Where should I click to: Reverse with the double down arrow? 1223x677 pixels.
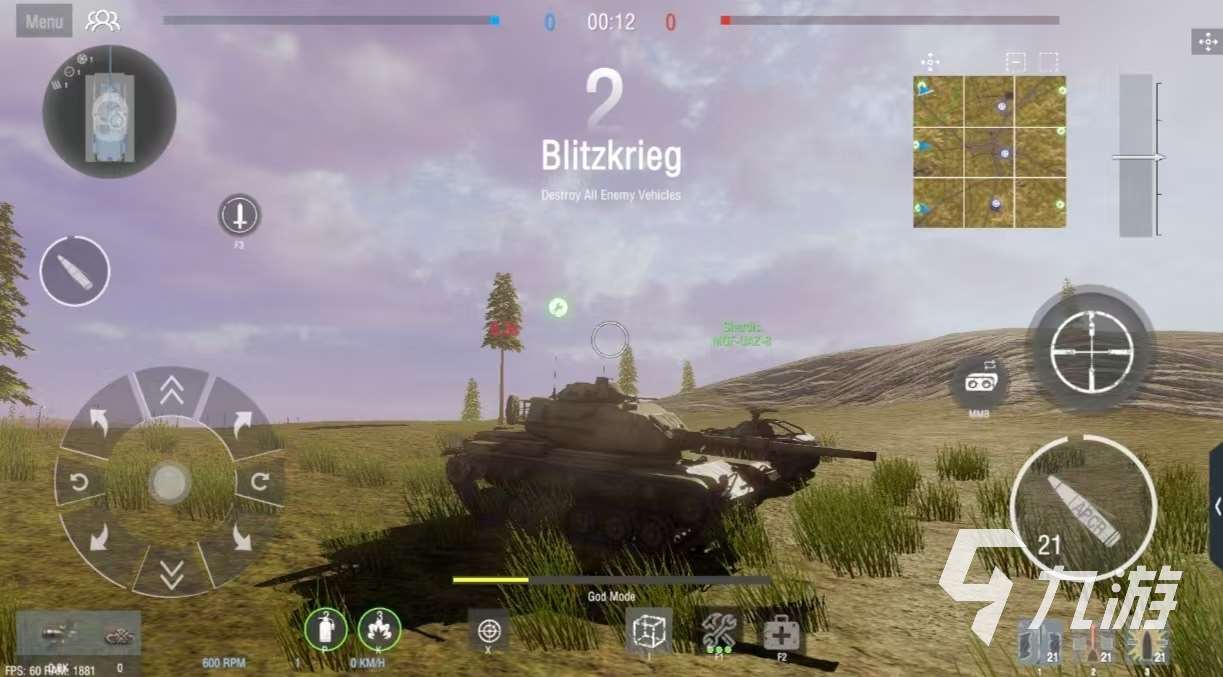[171, 573]
